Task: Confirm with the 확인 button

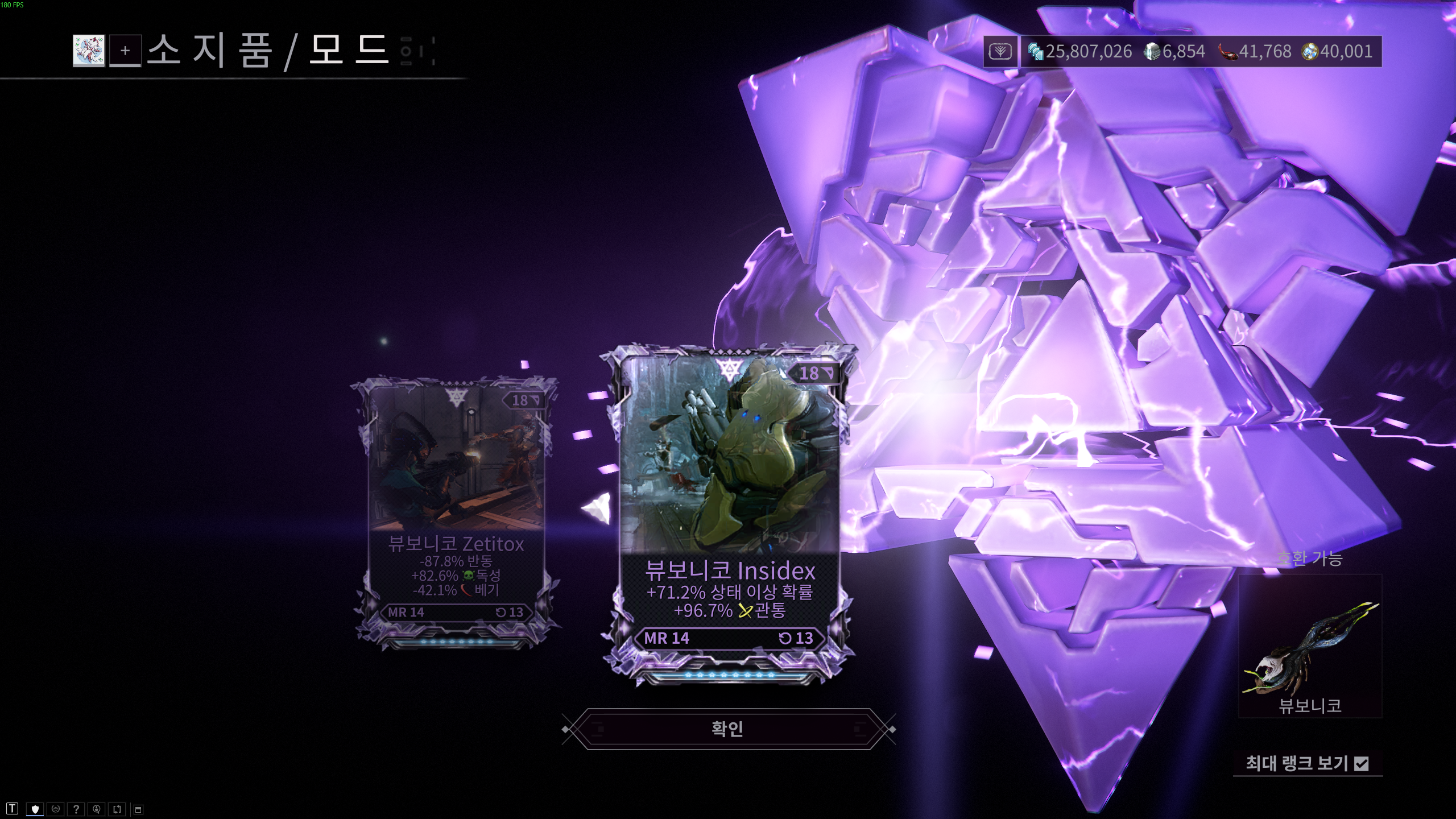Action: tap(727, 729)
